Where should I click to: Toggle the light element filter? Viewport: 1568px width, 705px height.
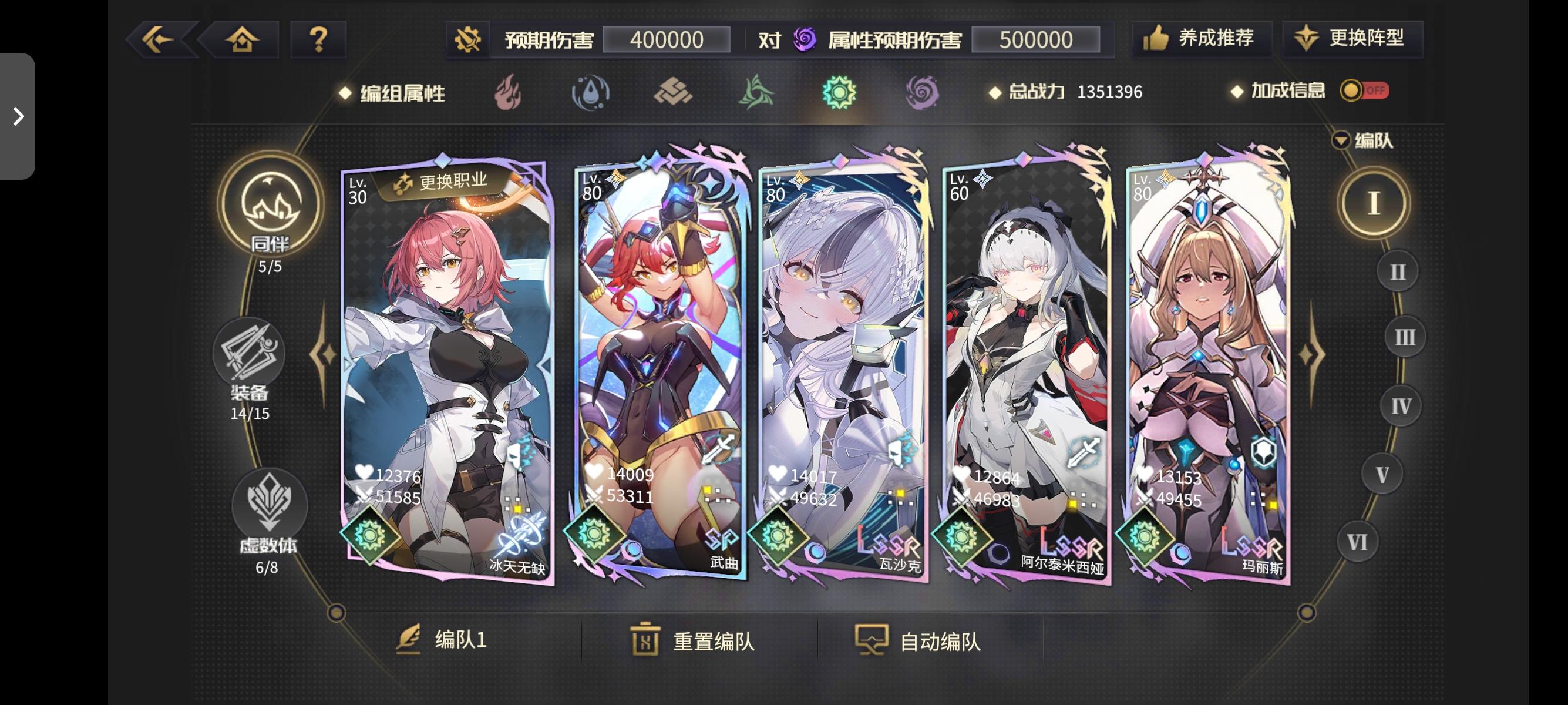(x=839, y=93)
